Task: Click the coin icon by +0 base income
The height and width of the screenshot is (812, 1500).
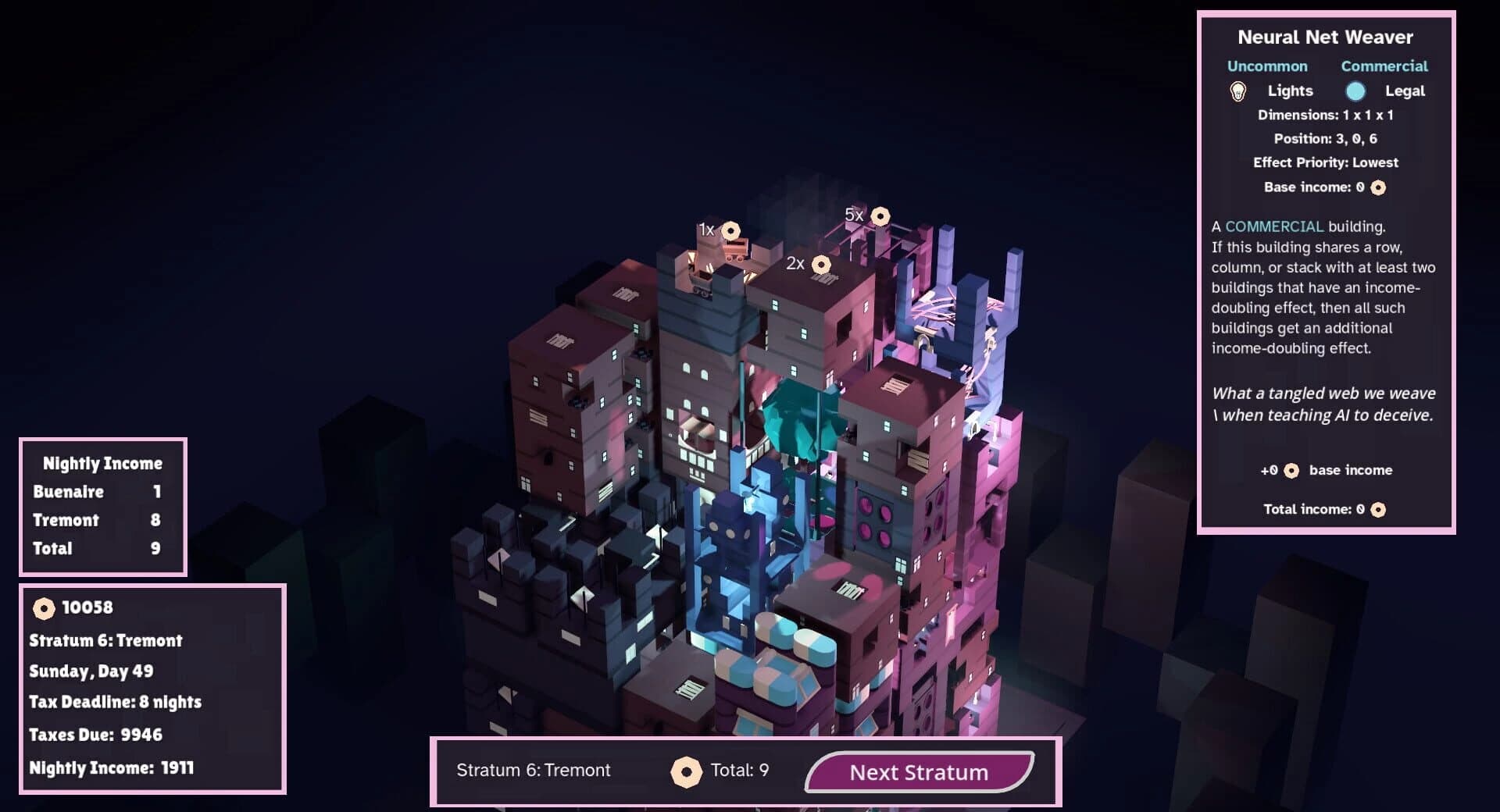Action: (x=1291, y=470)
